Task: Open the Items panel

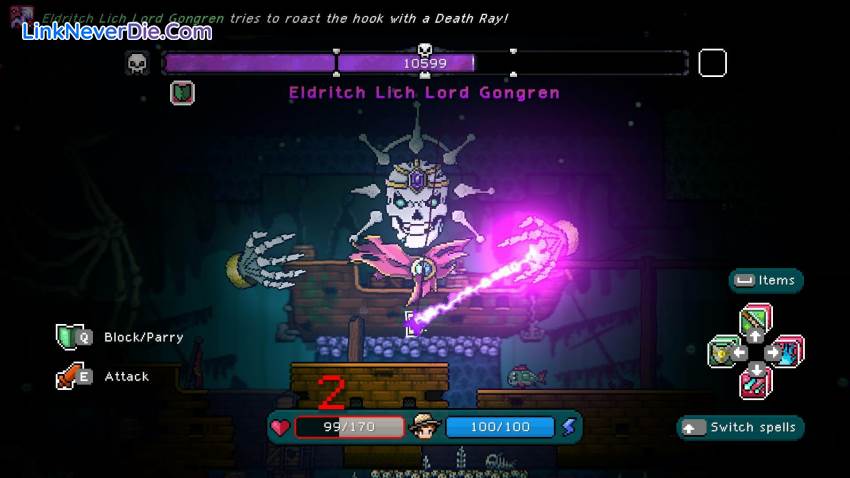Action: [766, 281]
